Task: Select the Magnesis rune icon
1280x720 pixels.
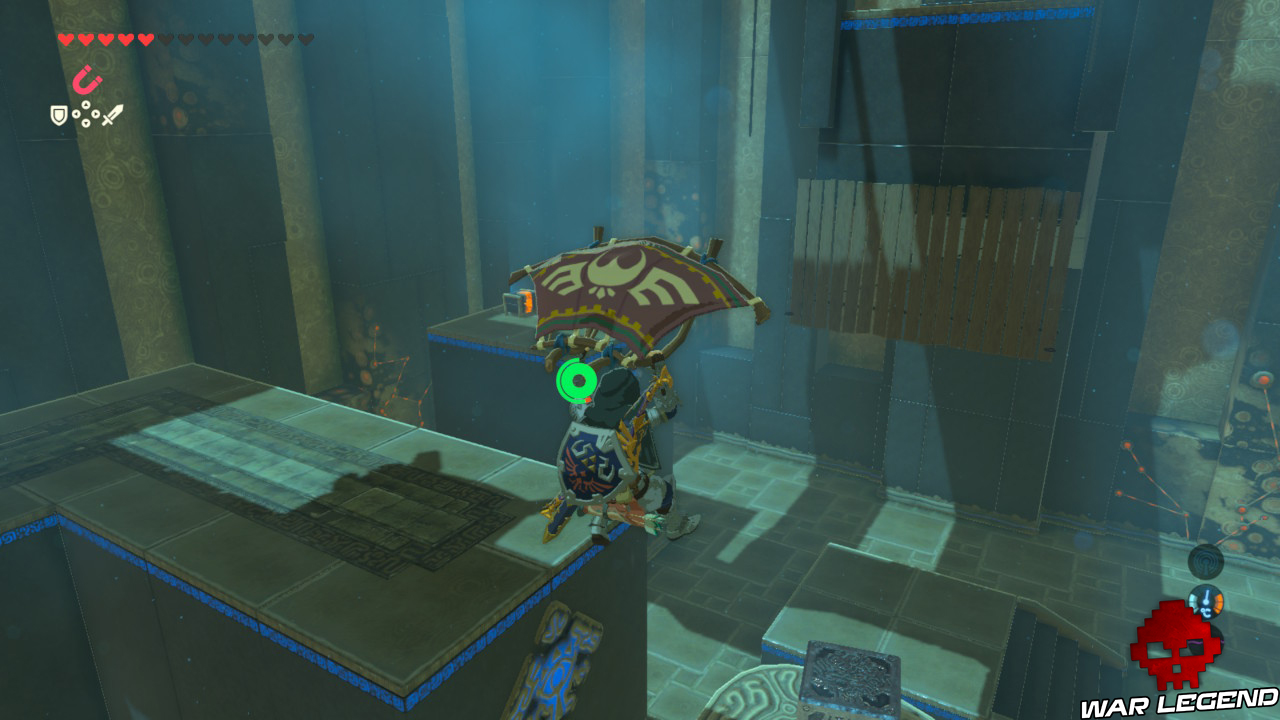Action: click(x=87, y=79)
